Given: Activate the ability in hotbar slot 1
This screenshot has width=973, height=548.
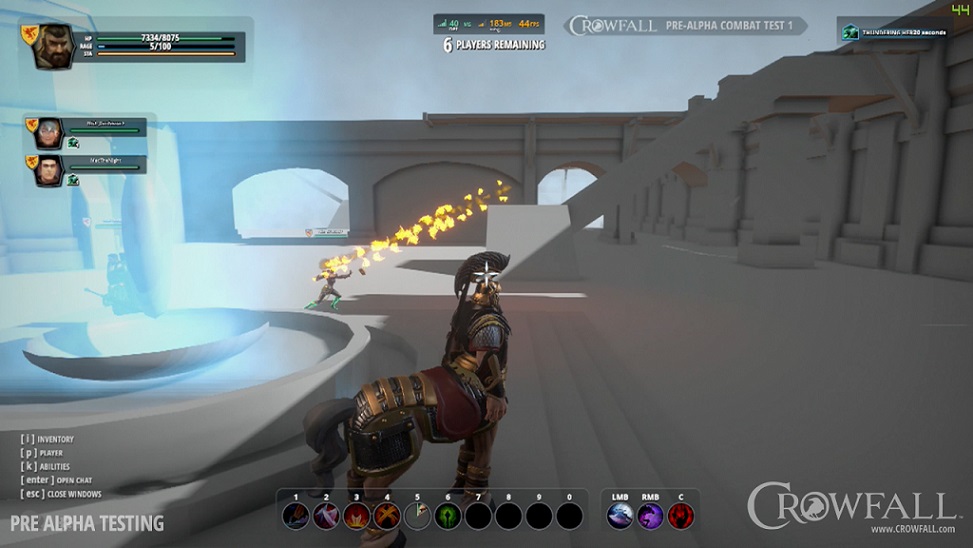Looking at the screenshot, I should coord(295,516).
